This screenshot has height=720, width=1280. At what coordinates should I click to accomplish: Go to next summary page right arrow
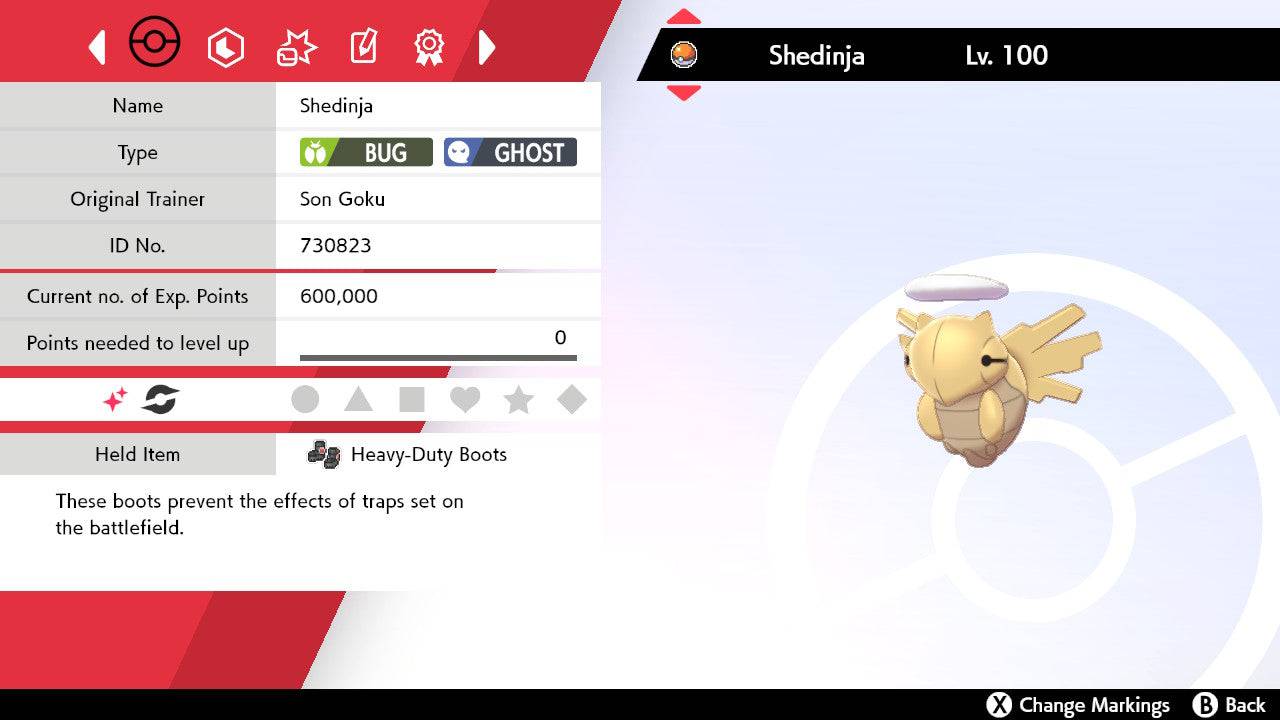pyautogui.click(x=487, y=47)
